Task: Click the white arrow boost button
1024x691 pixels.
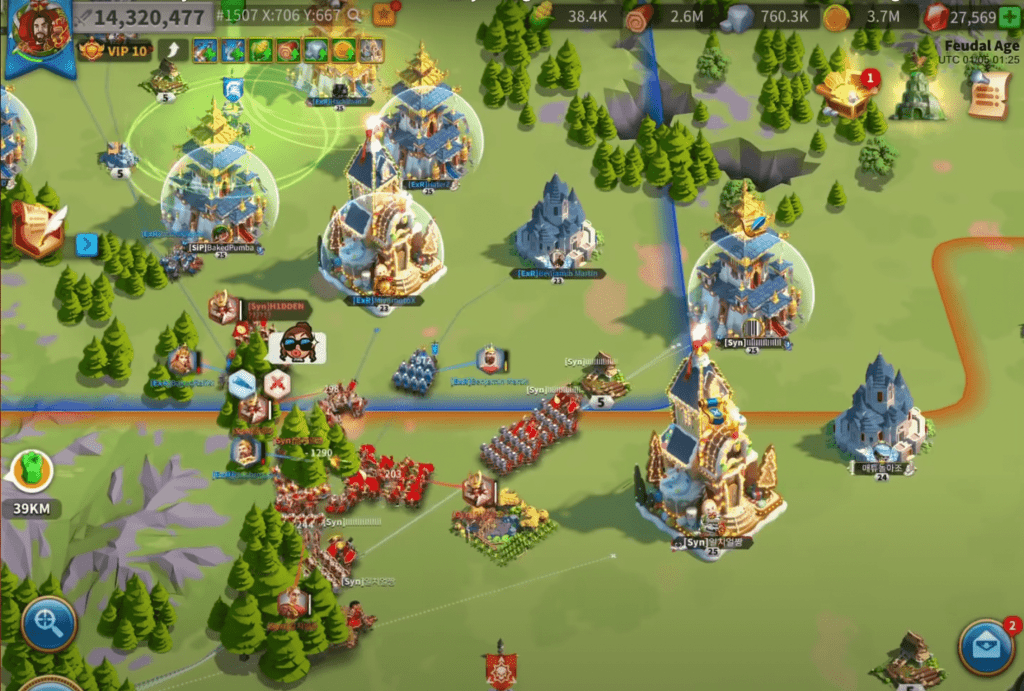Action: point(174,50)
